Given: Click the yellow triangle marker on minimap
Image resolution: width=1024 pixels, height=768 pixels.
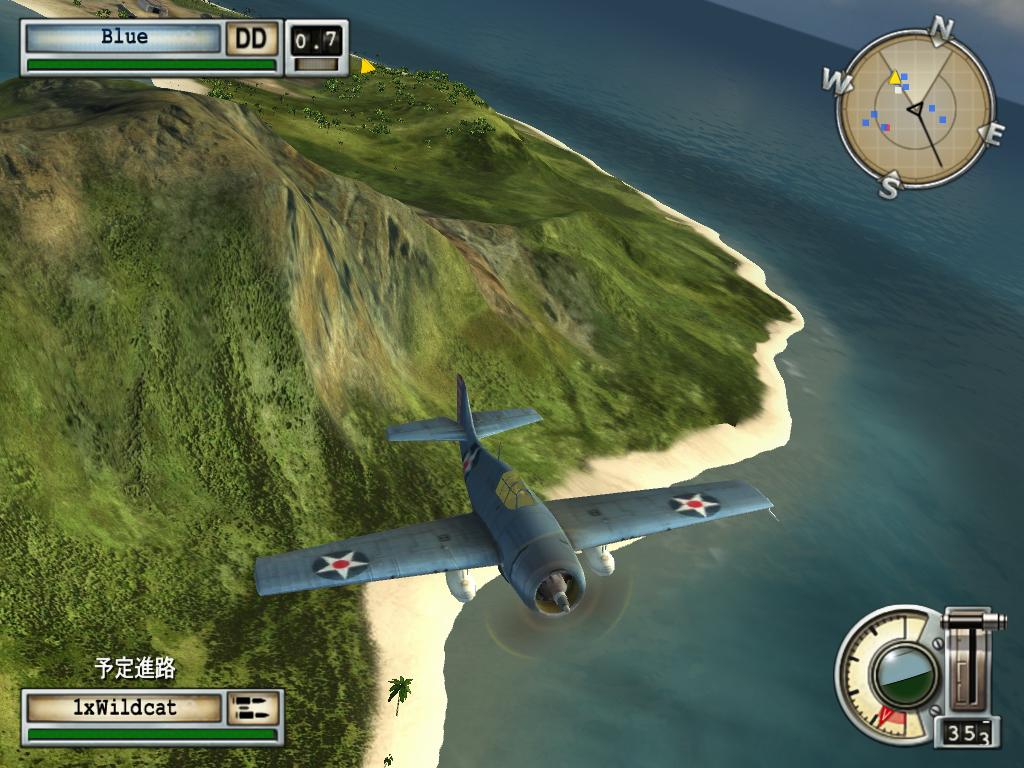Looking at the screenshot, I should (x=895, y=77).
